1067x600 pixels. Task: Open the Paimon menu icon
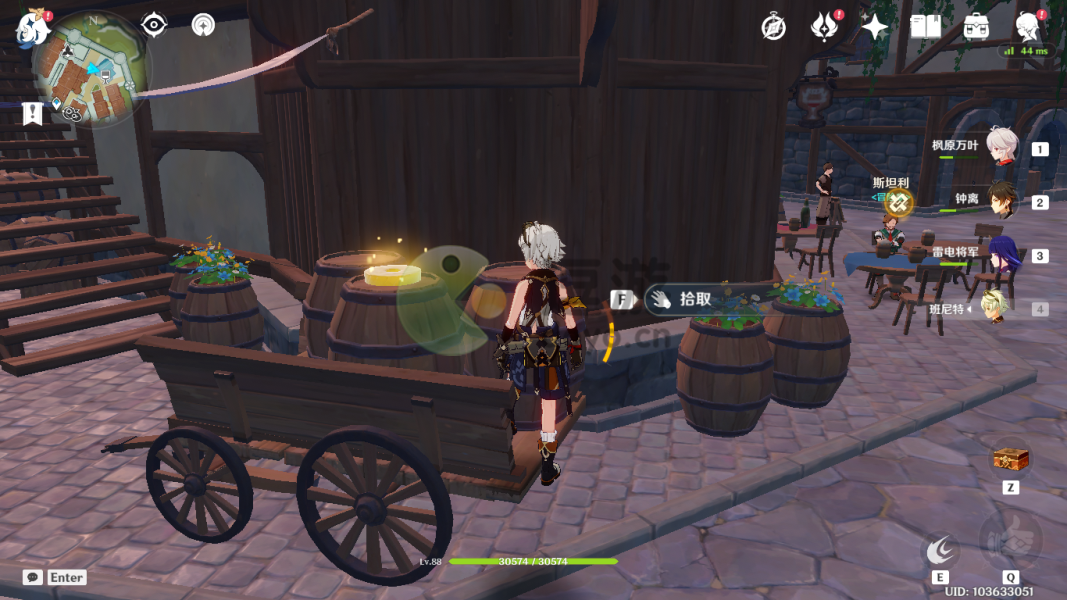[32, 29]
